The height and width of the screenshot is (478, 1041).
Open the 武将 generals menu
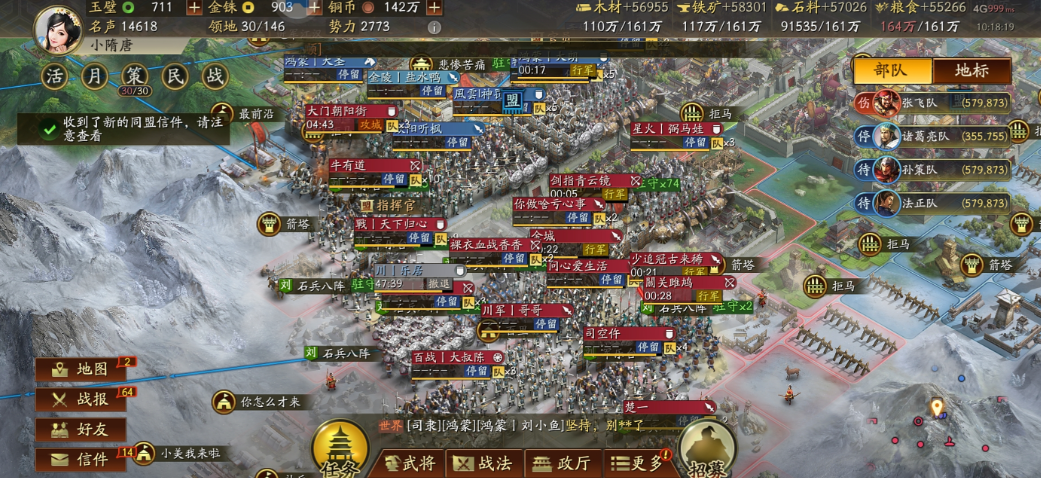point(410,463)
